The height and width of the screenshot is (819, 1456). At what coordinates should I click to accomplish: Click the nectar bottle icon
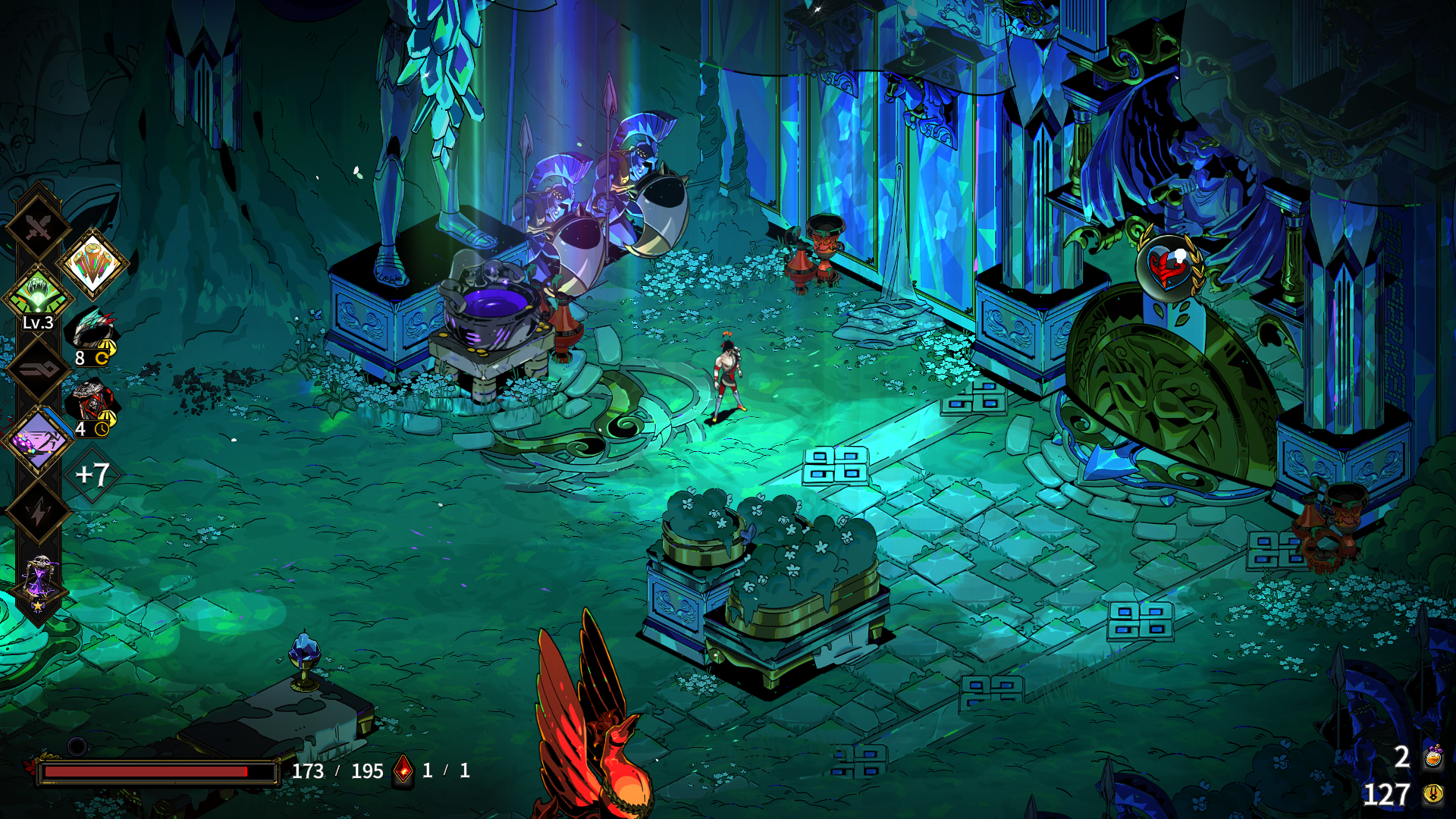pos(1433,757)
